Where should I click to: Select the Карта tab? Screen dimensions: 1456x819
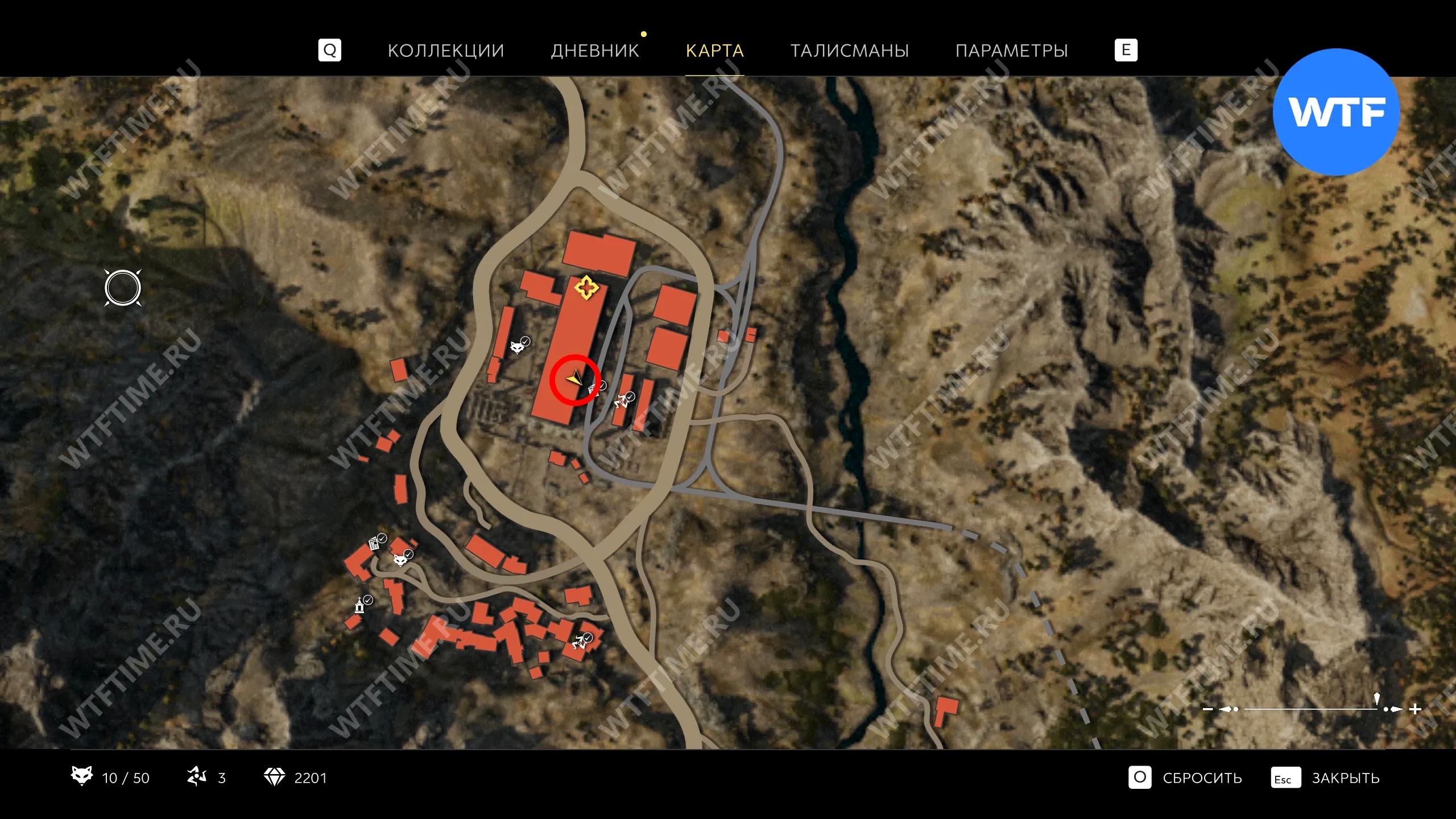pos(714,51)
